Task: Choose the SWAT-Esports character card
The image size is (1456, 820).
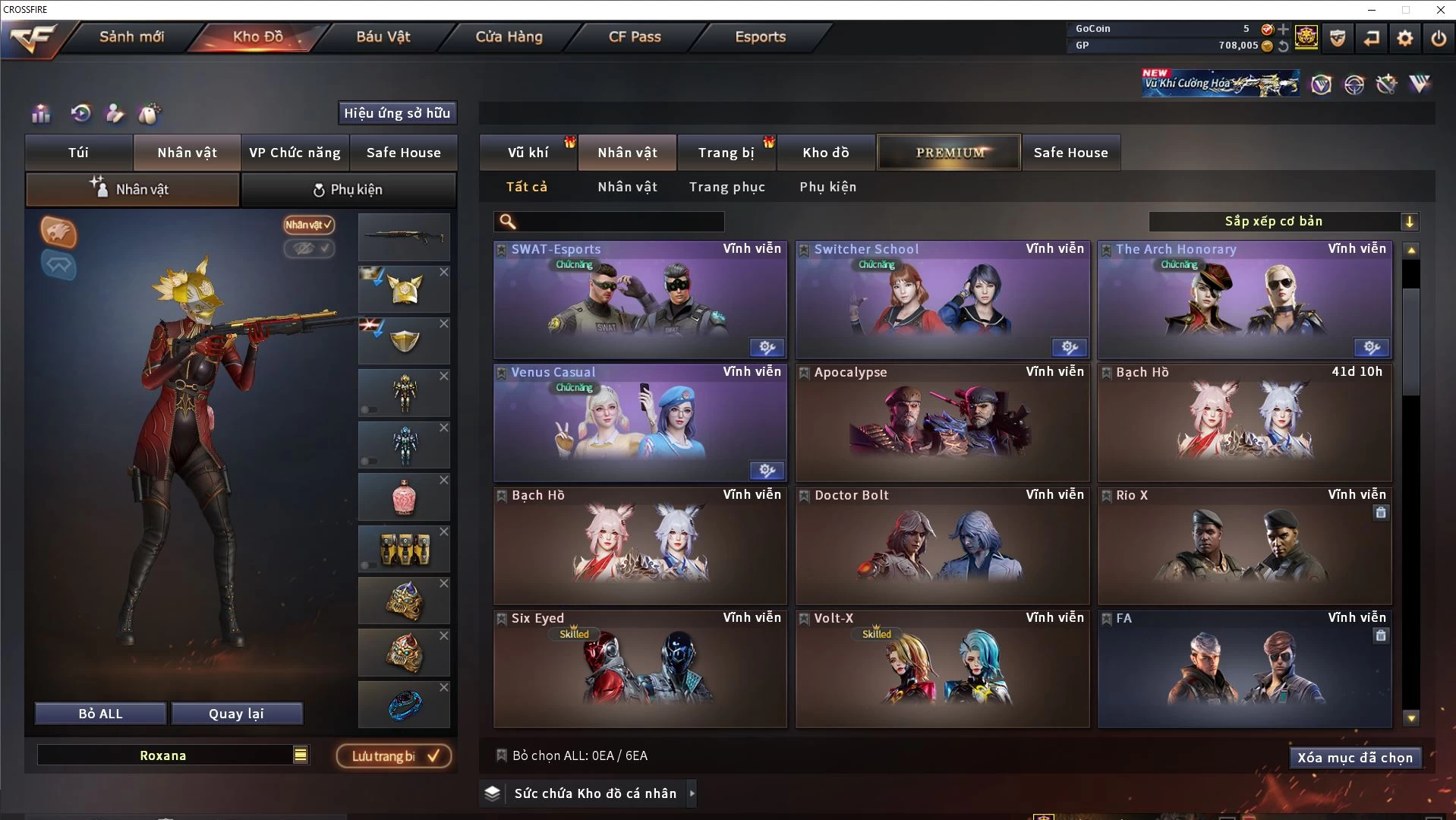Action: 639,300
